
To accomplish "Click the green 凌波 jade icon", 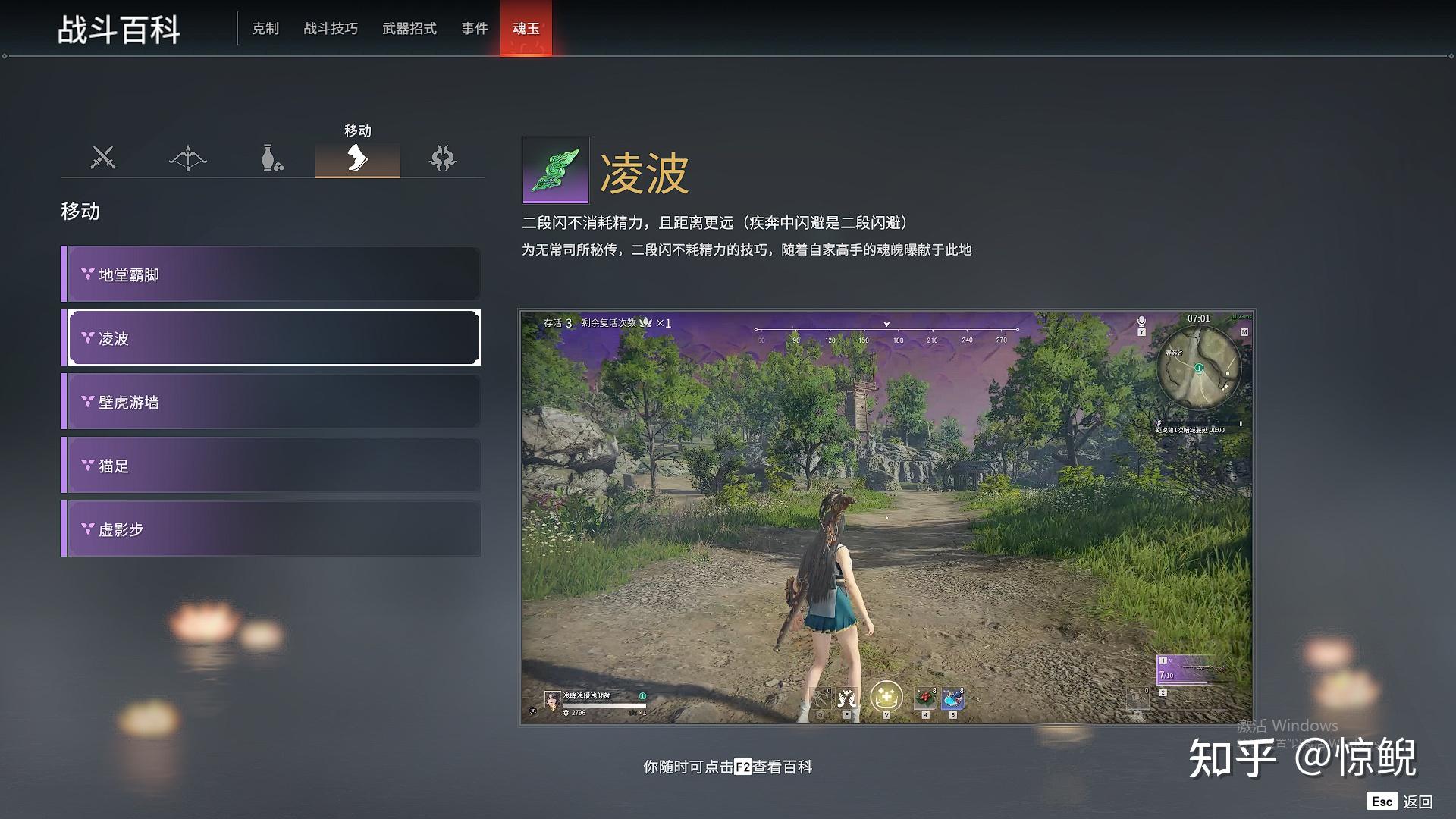I will tap(555, 170).
